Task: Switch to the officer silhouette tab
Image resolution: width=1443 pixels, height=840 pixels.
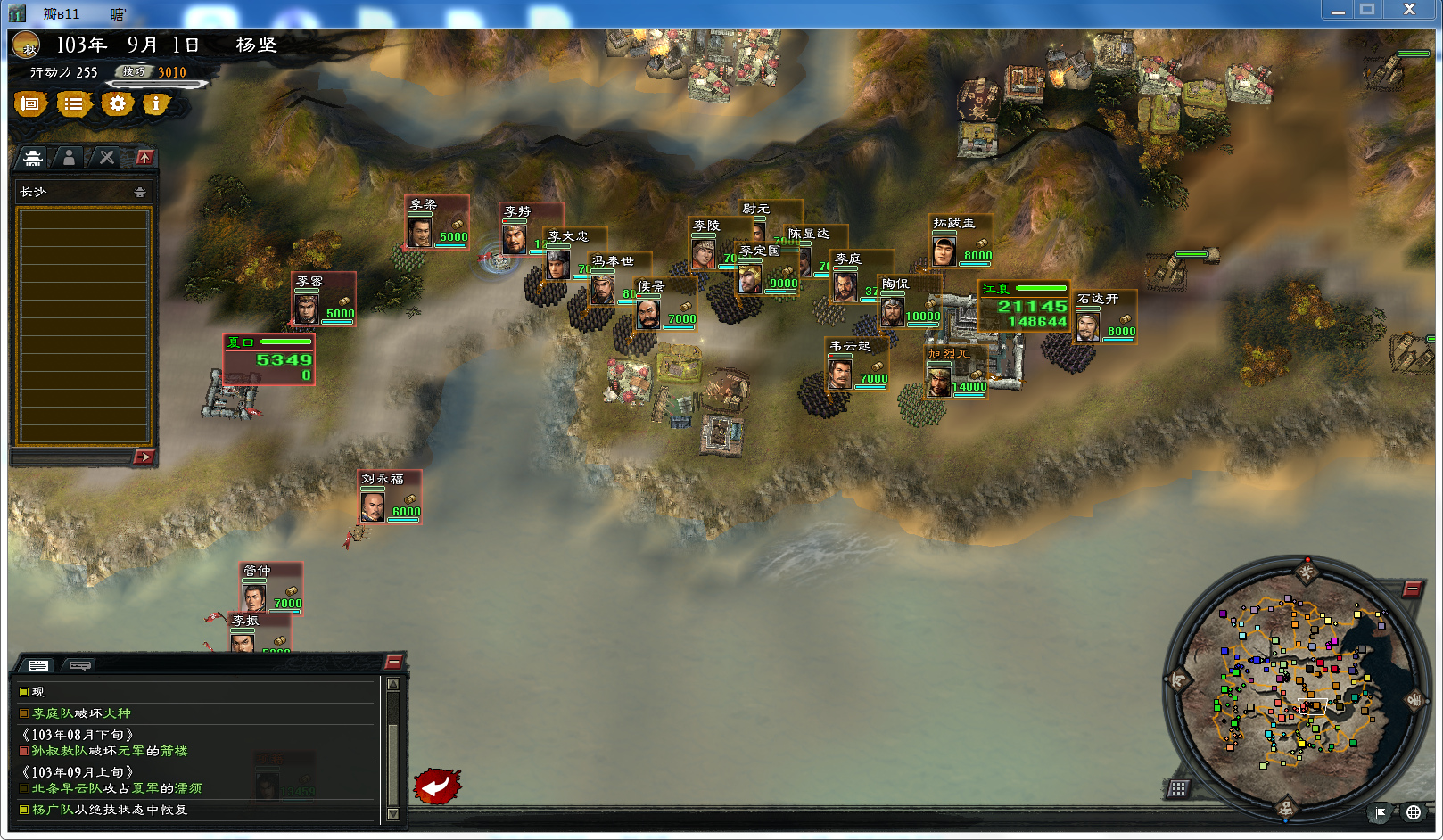Action: 69,158
